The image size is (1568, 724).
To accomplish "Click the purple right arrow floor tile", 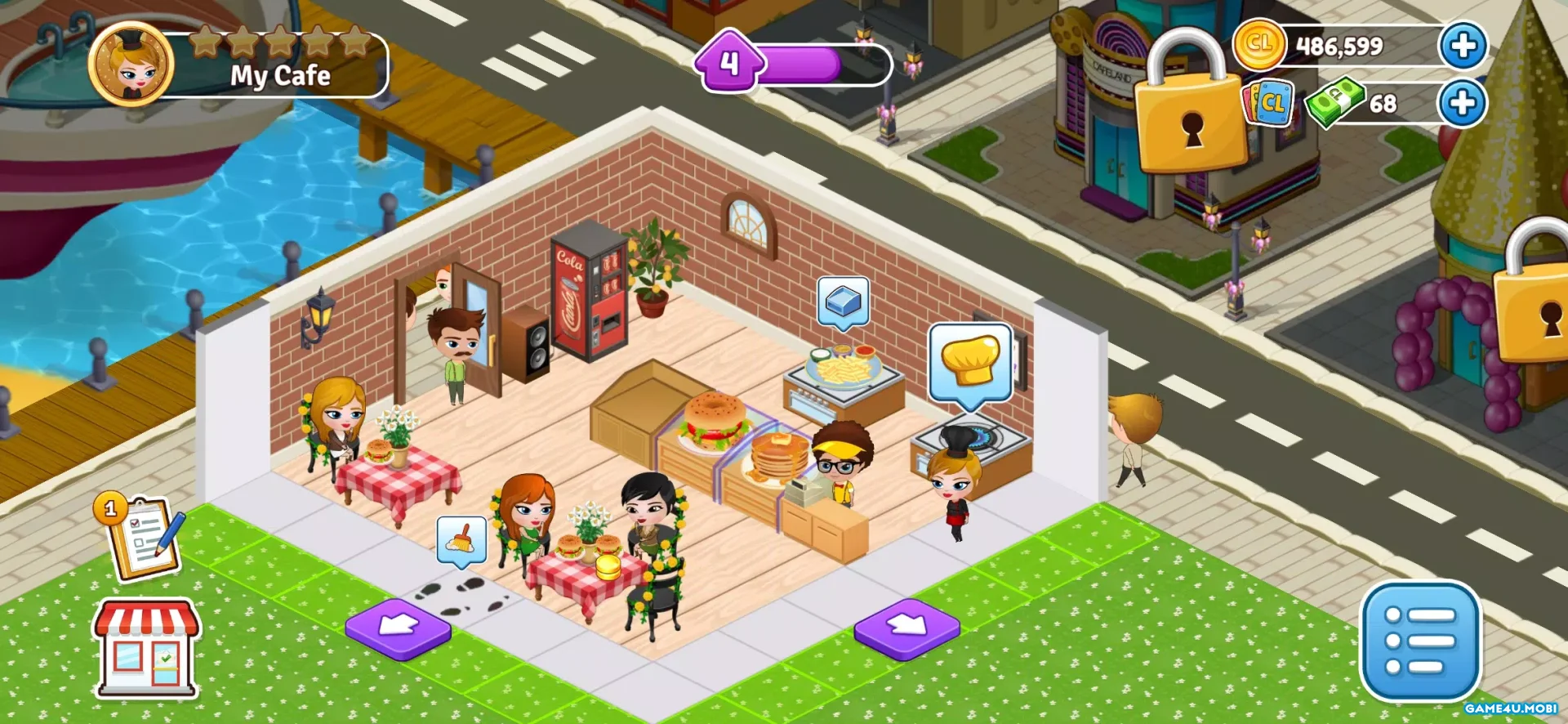I will tap(906, 628).
